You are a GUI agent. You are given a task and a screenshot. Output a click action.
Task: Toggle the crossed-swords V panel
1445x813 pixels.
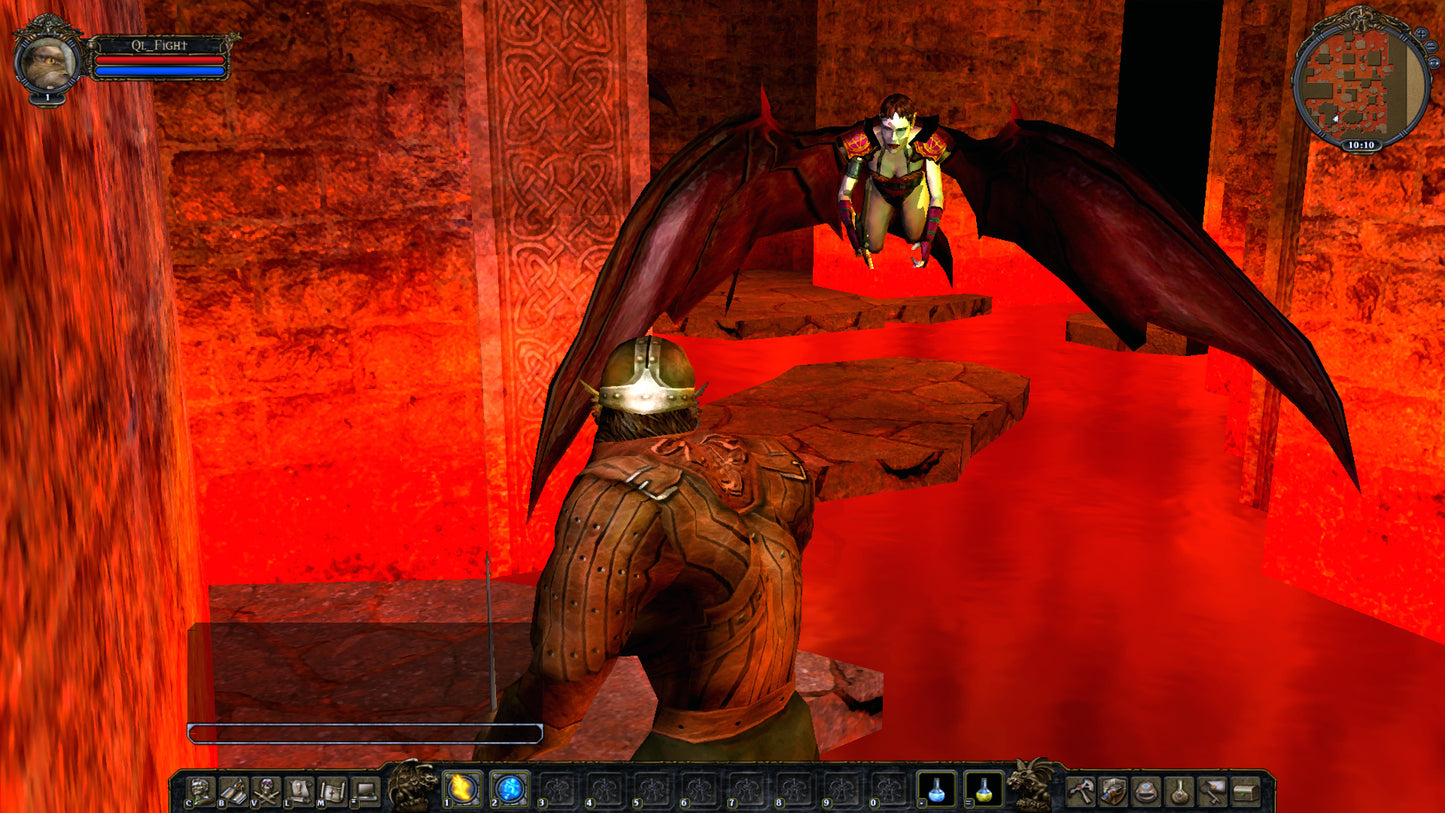tap(266, 791)
